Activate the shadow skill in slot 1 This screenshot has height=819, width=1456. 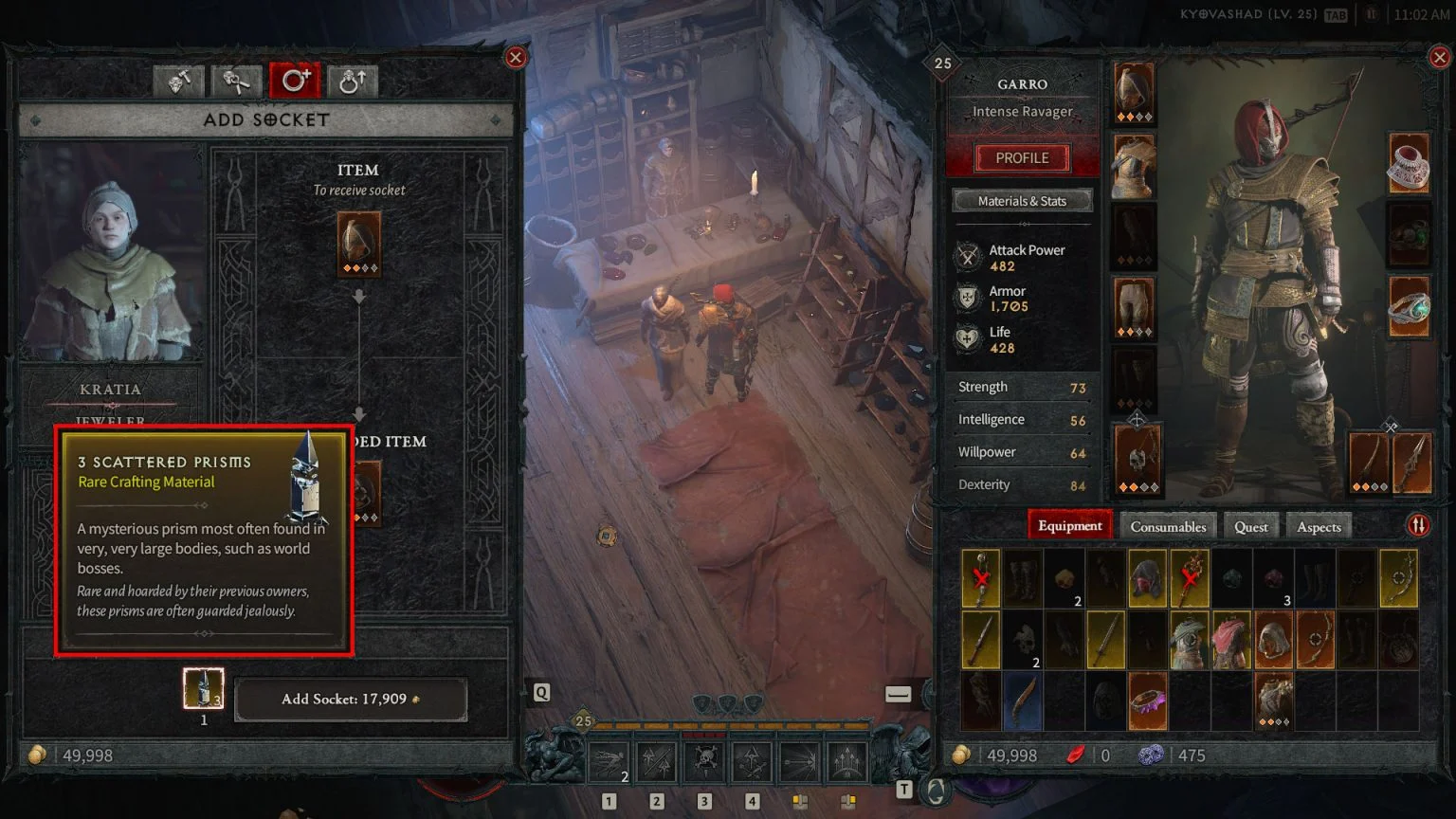(x=608, y=761)
